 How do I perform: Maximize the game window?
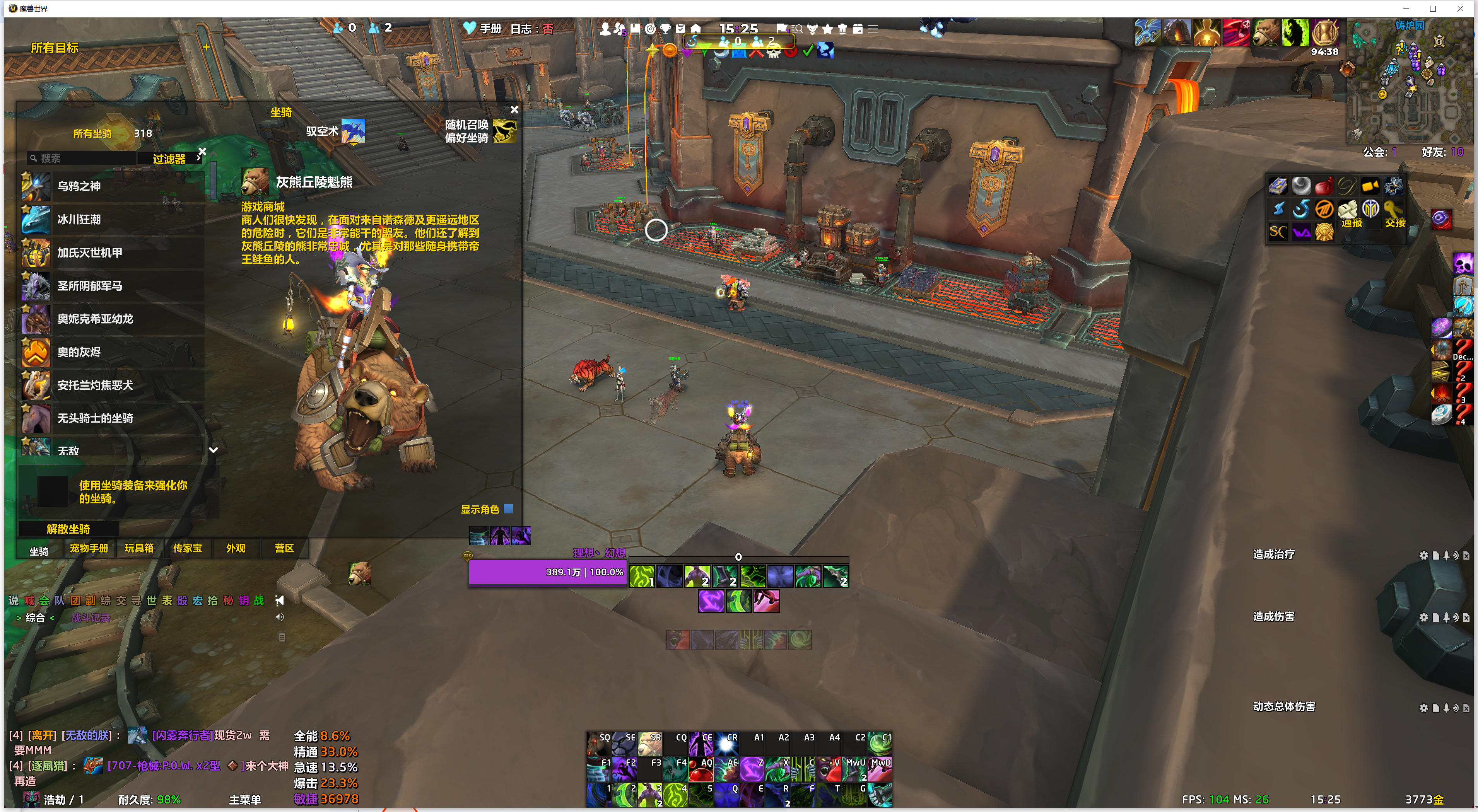tap(1433, 9)
